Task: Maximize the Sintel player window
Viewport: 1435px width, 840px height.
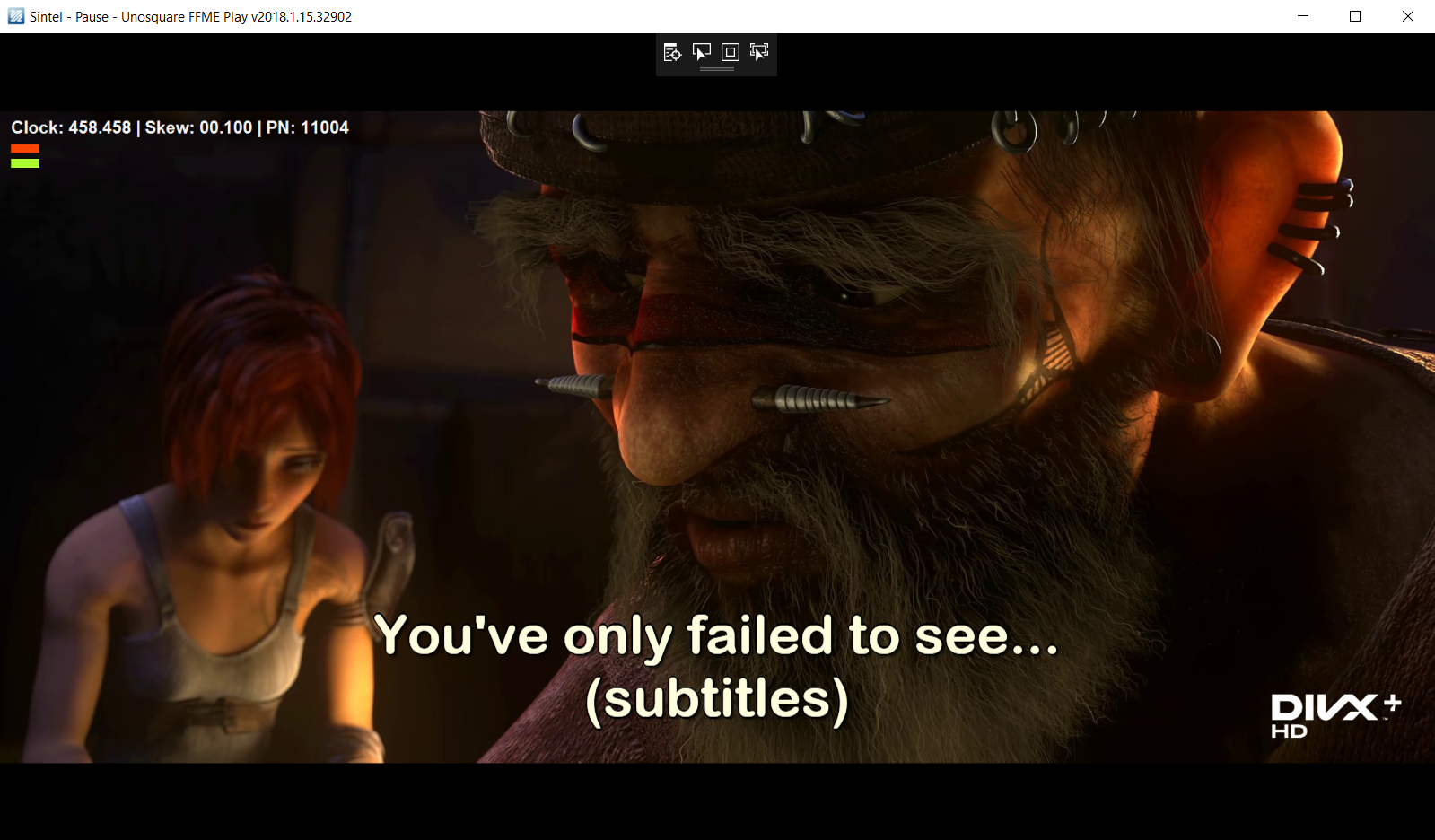Action: 1355,15
